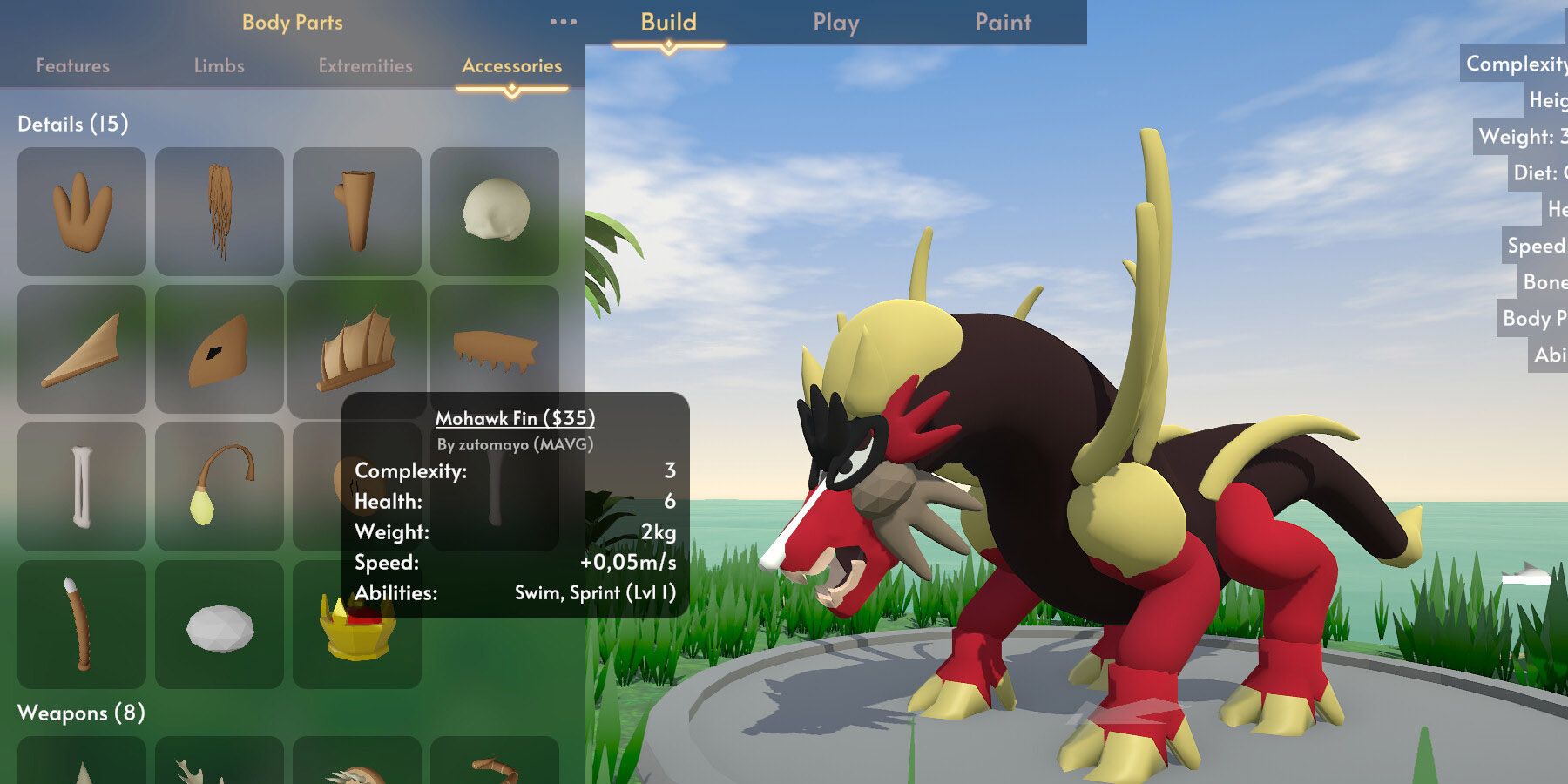This screenshot has height=784, width=1568.
Task: Switch to the Play mode tab
Action: tap(835, 23)
